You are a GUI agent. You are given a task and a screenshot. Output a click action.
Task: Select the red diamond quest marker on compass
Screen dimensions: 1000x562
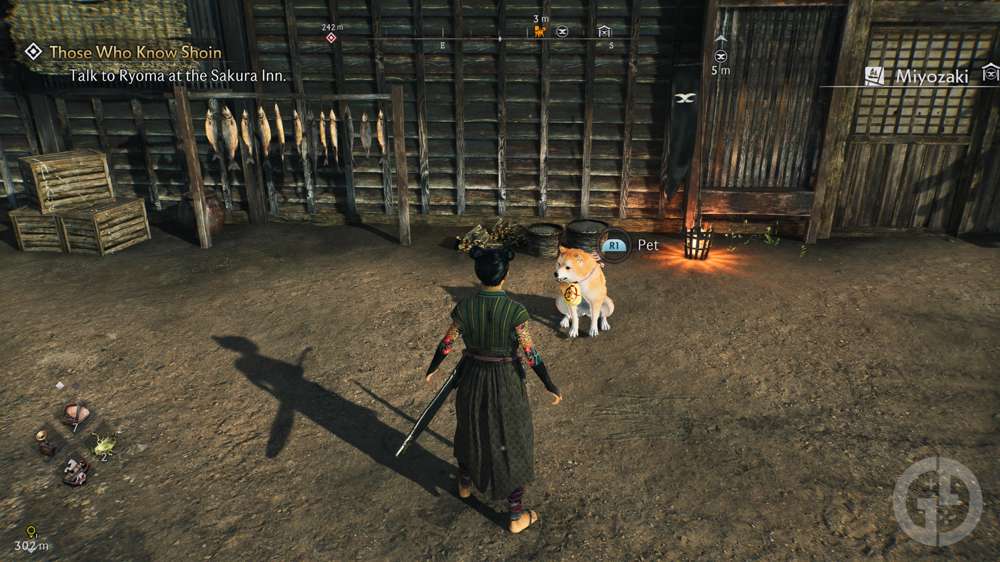click(331, 38)
